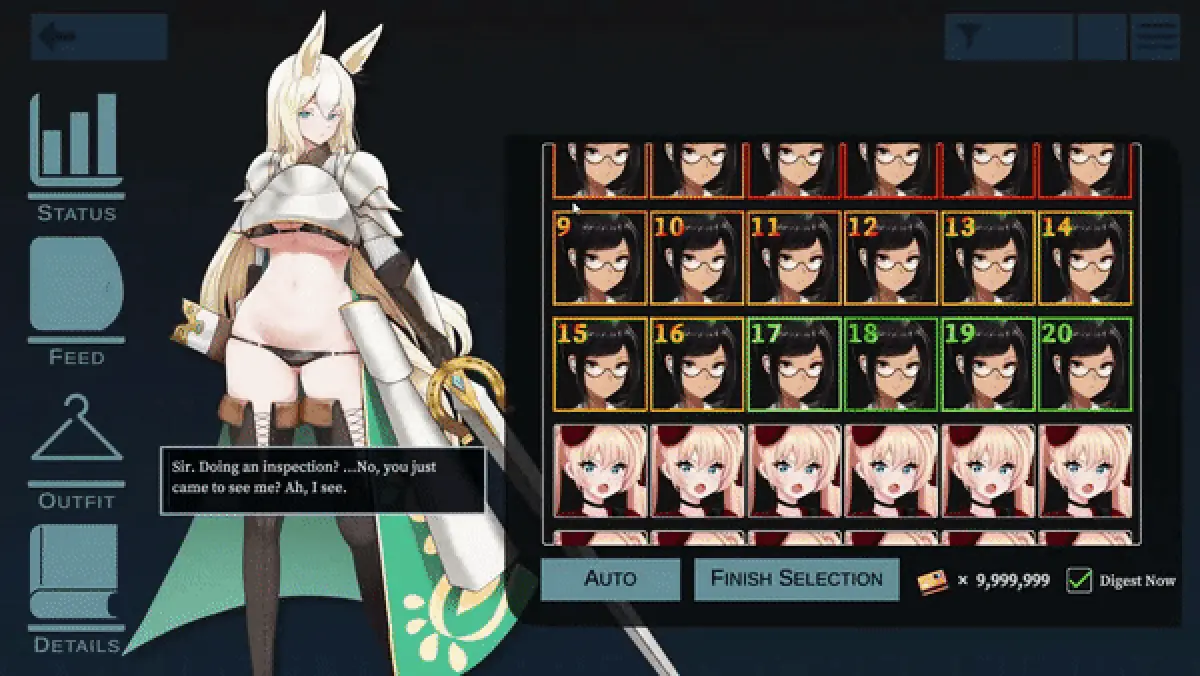Click the Auto selection button
The width and height of the screenshot is (1200, 676).
(x=610, y=579)
